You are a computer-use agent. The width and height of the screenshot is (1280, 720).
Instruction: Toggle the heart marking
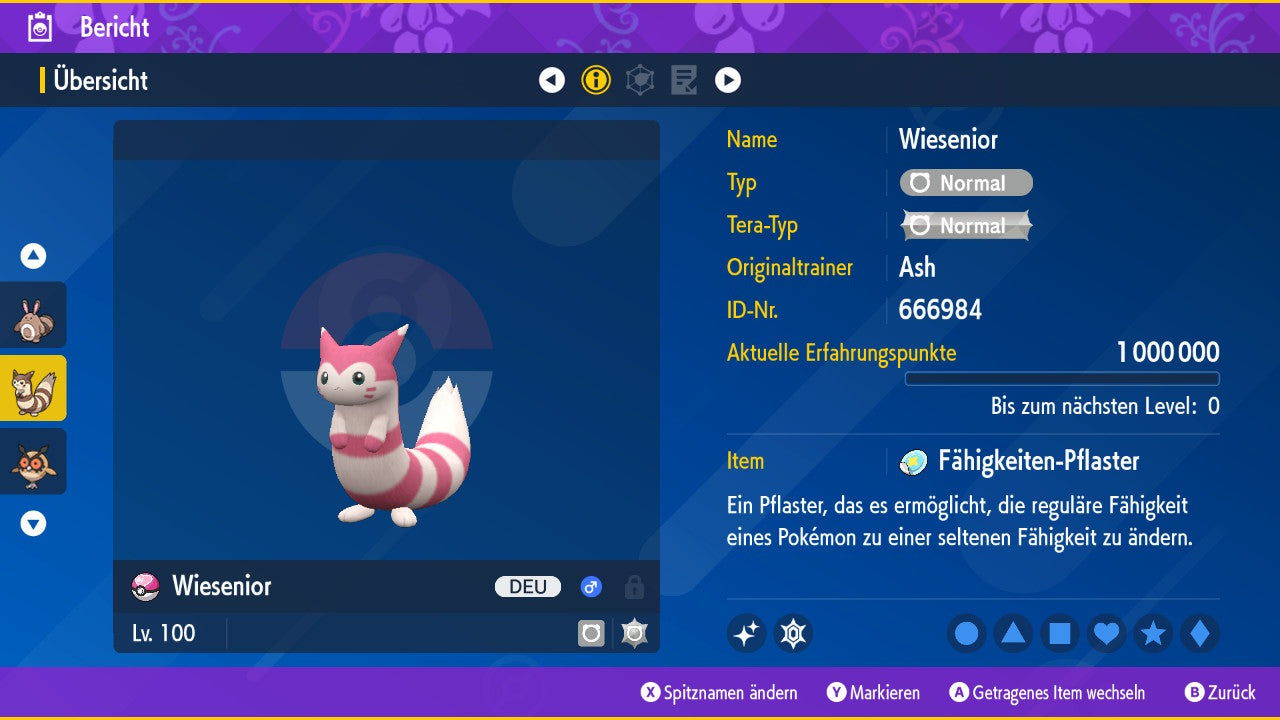pyautogui.click(x=1107, y=634)
